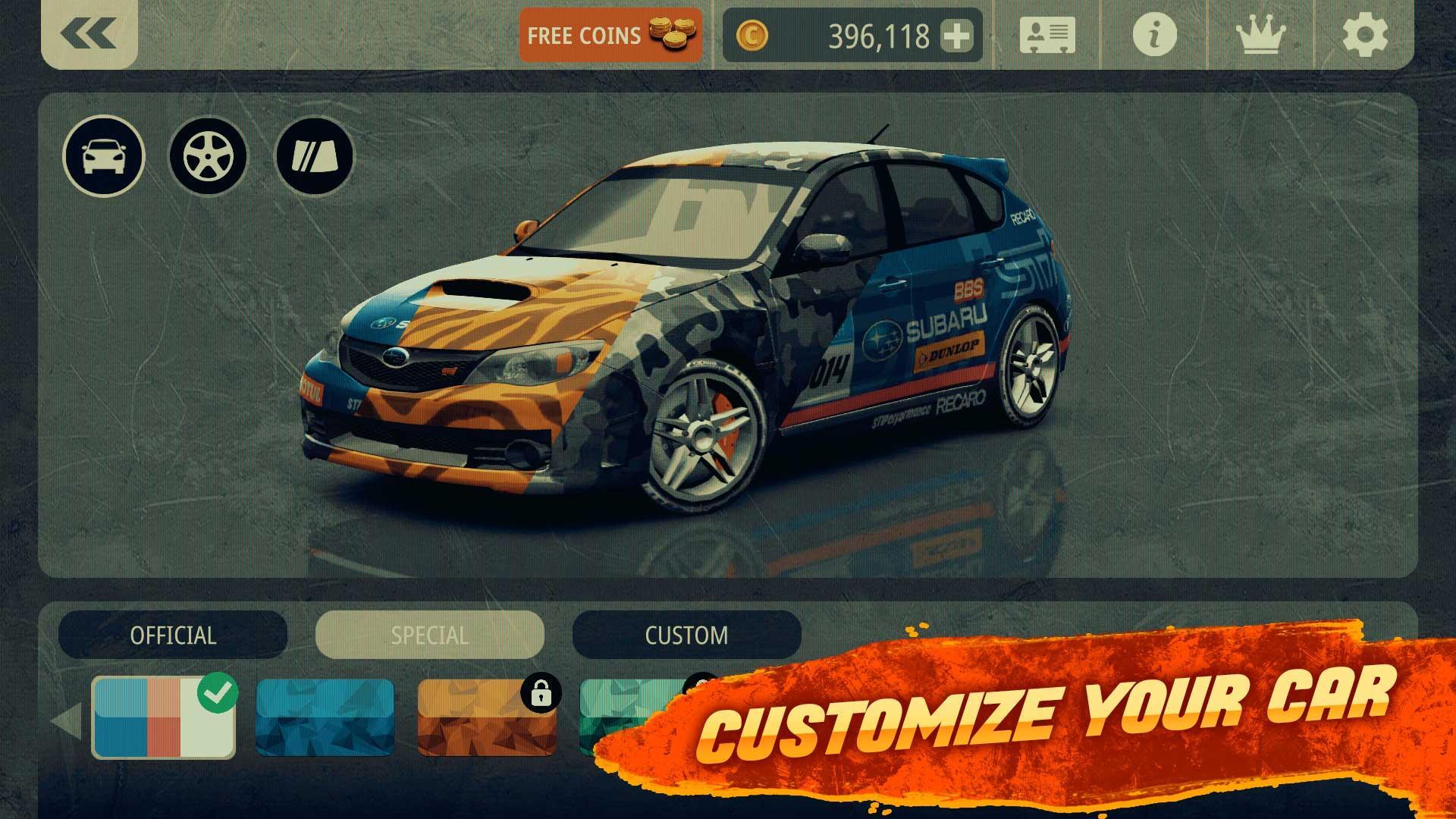Select the car body customization icon
This screenshot has height=819, width=1456.
[103, 154]
